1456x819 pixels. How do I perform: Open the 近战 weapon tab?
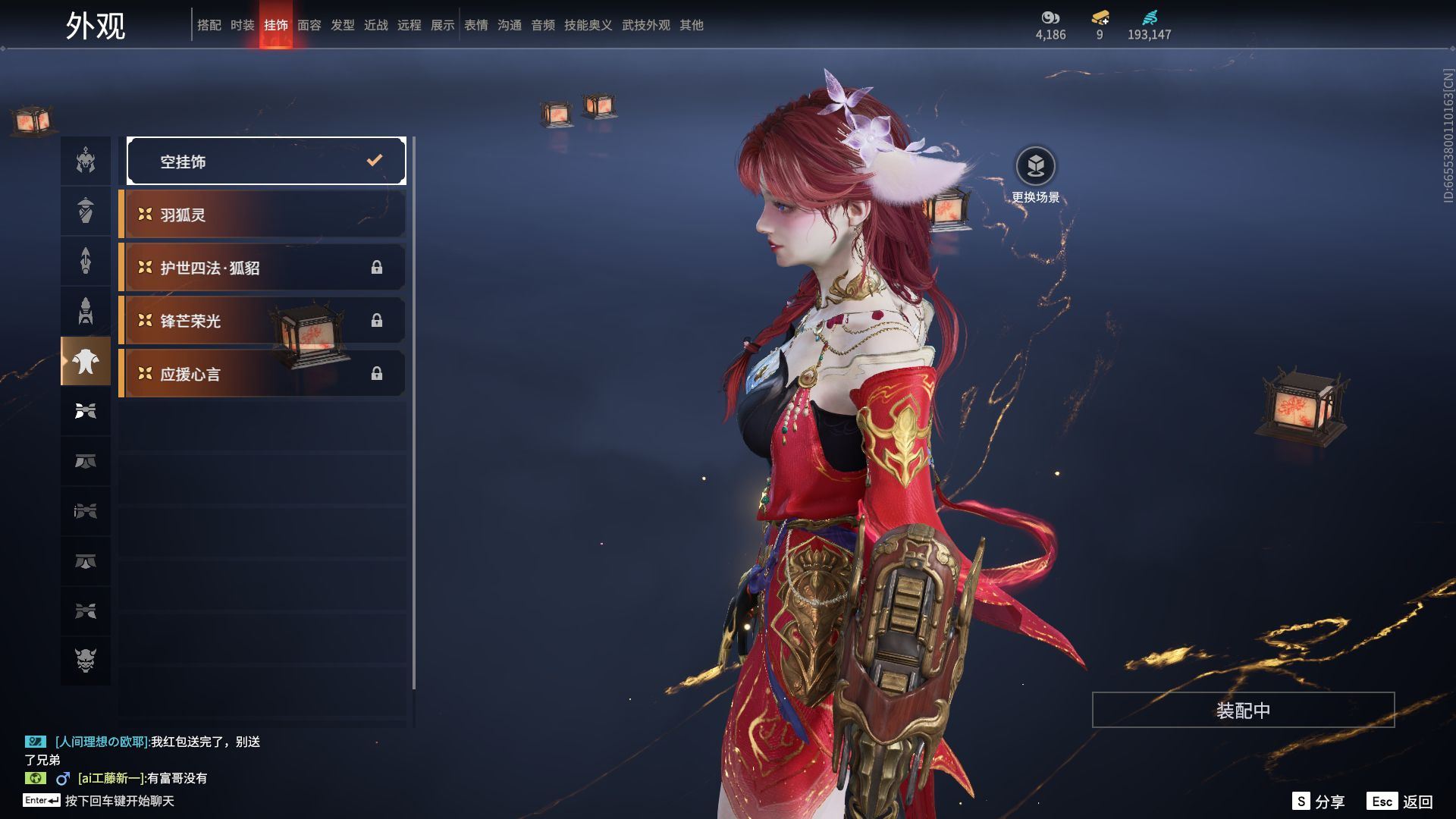tap(375, 25)
